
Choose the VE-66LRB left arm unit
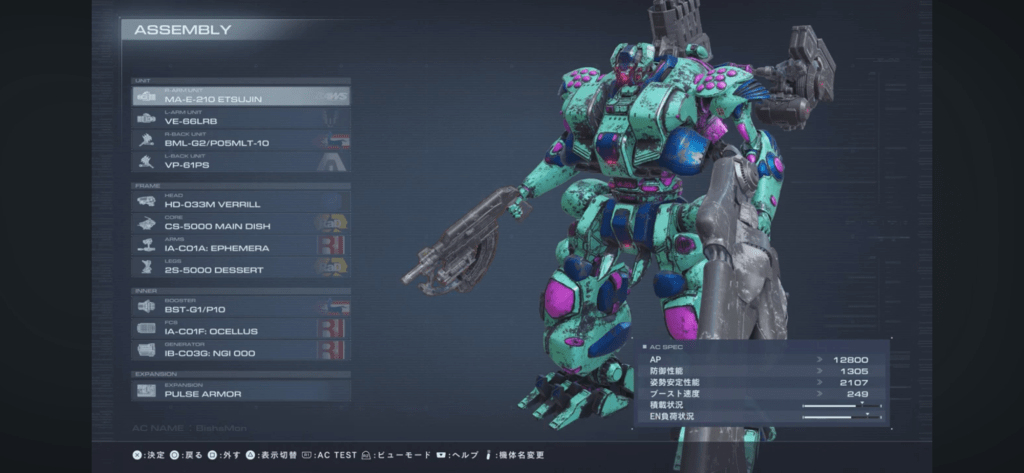click(x=240, y=118)
